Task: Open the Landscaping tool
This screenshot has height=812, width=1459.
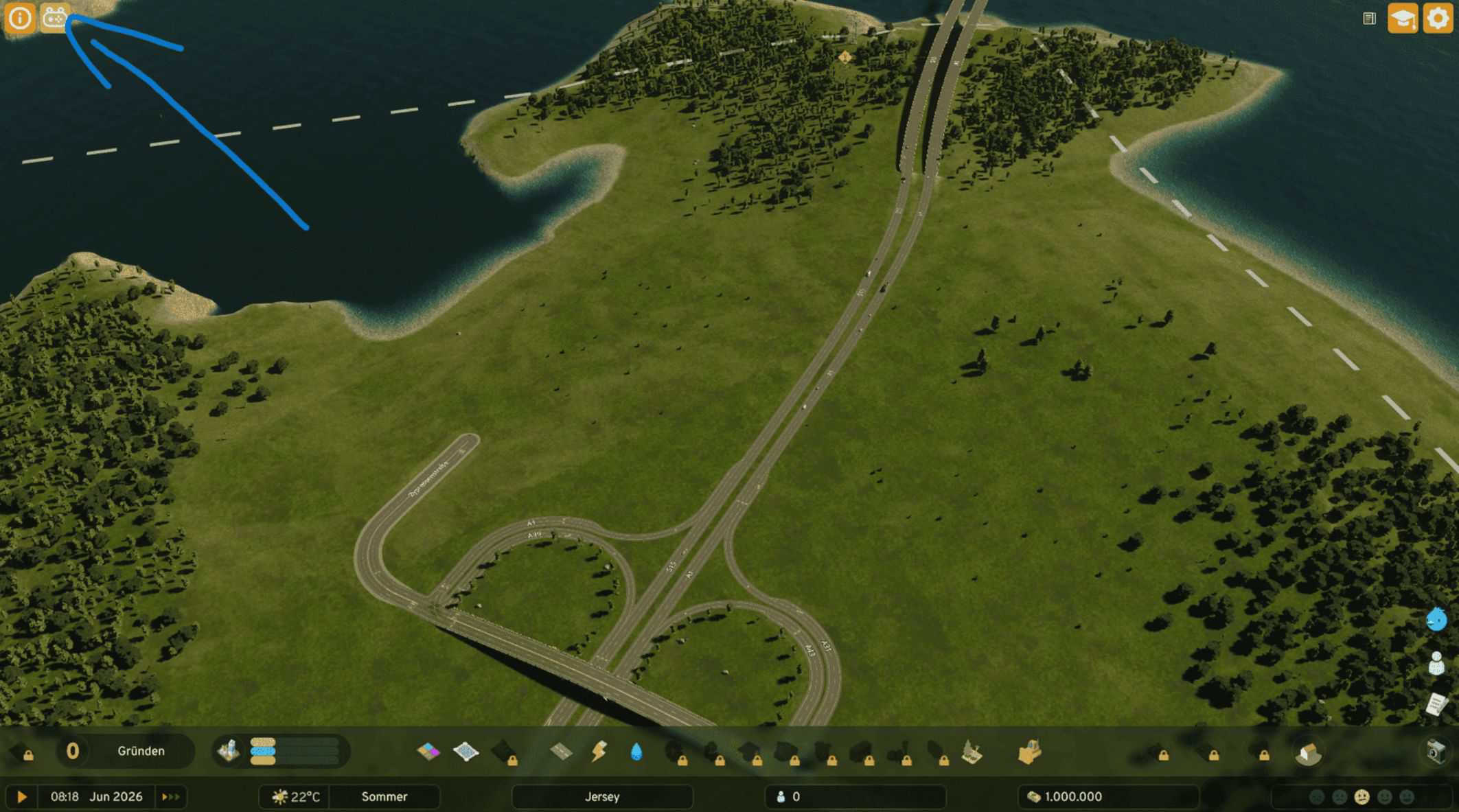Action: point(972,752)
